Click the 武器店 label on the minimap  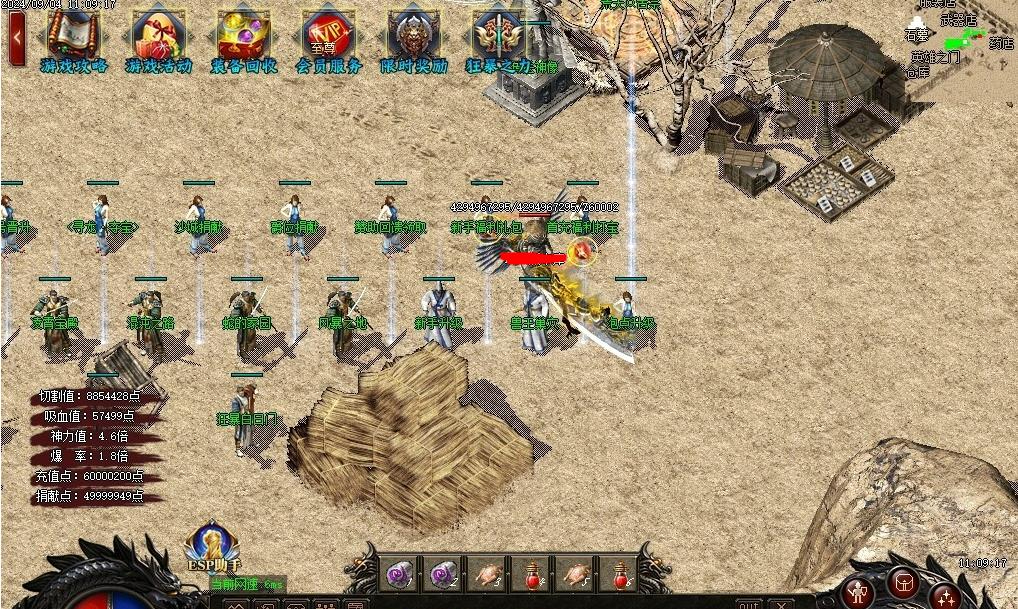(956, 19)
